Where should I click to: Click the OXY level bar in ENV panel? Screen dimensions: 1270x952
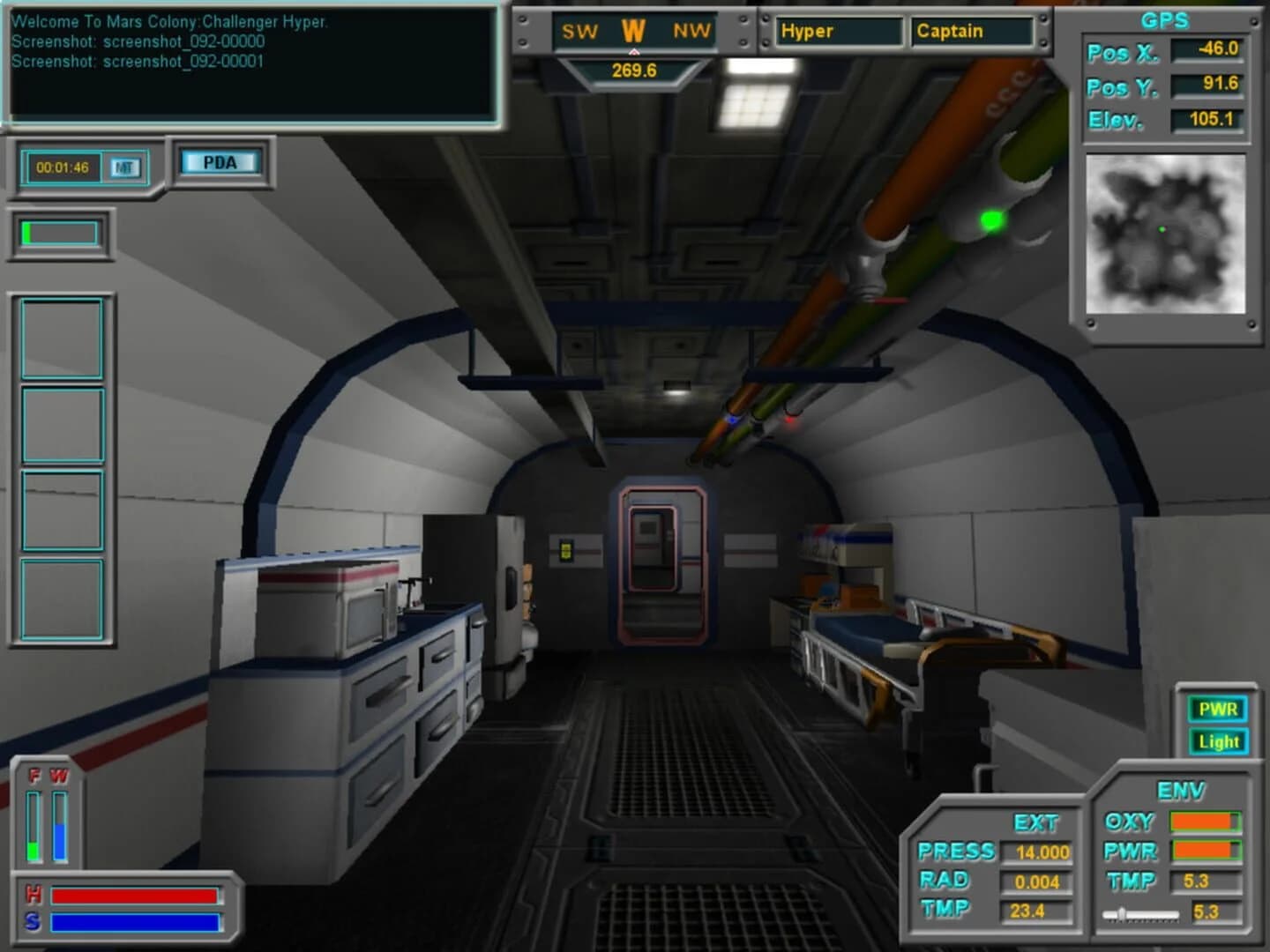(x=1205, y=822)
